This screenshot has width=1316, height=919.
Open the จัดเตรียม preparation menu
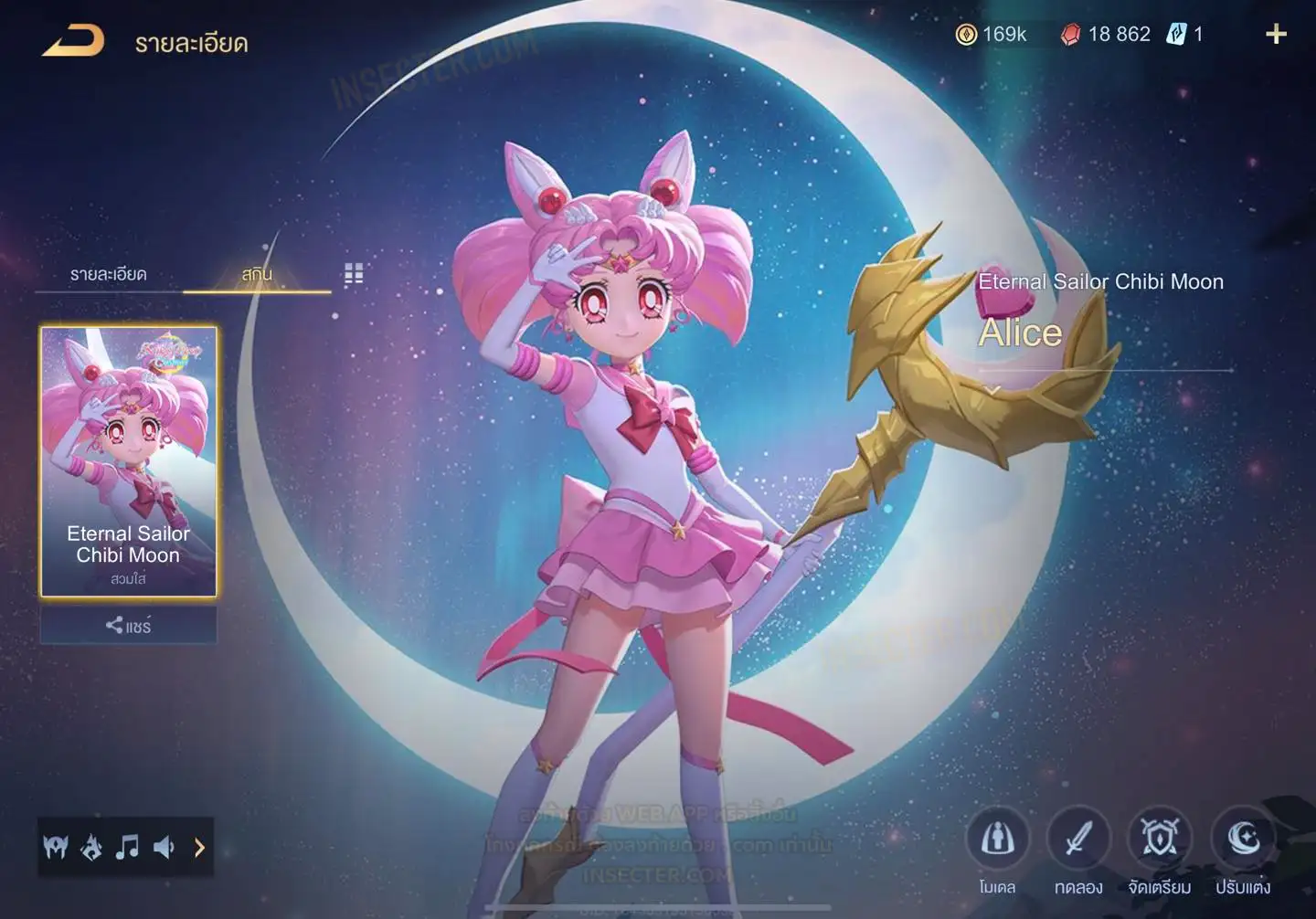click(1159, 840)
